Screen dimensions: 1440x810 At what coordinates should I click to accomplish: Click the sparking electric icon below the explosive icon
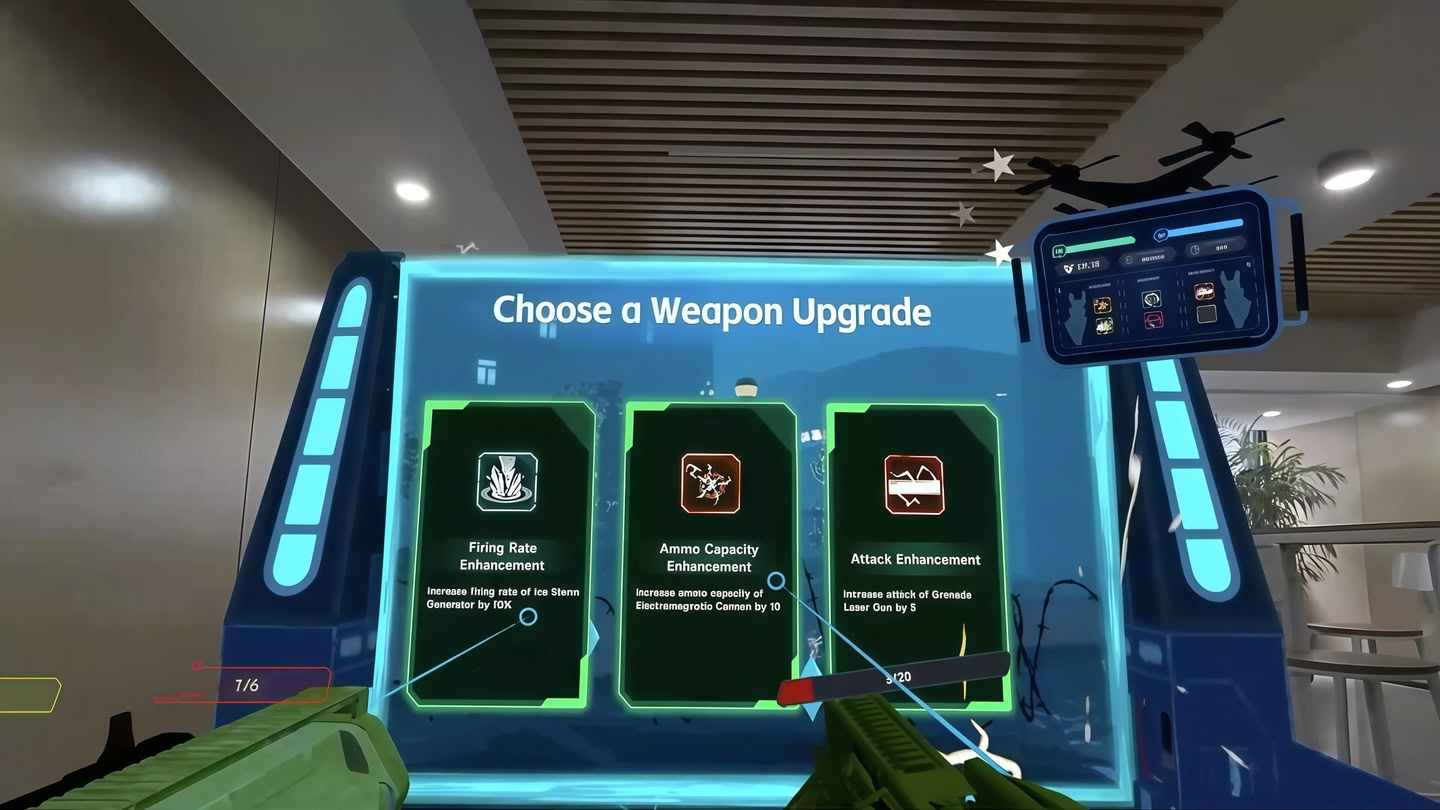click(1104, 327)
